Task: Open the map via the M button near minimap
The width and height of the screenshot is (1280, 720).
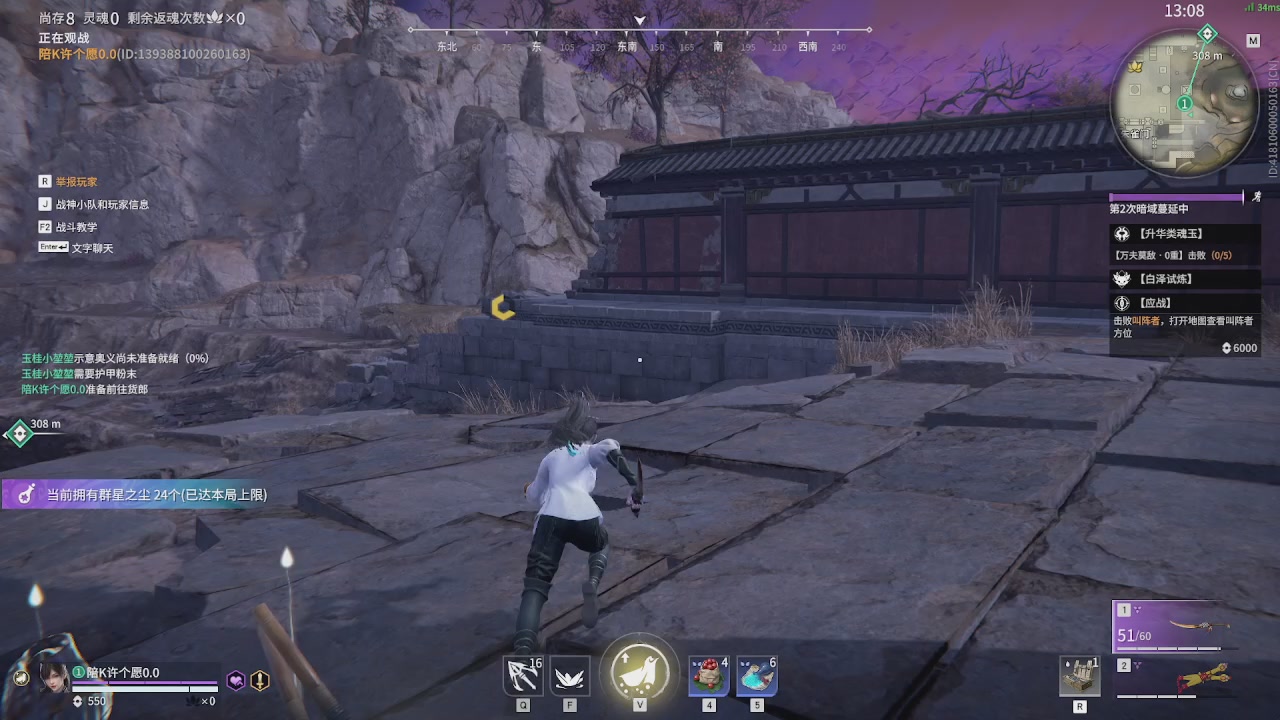Action: [1254, 41]
